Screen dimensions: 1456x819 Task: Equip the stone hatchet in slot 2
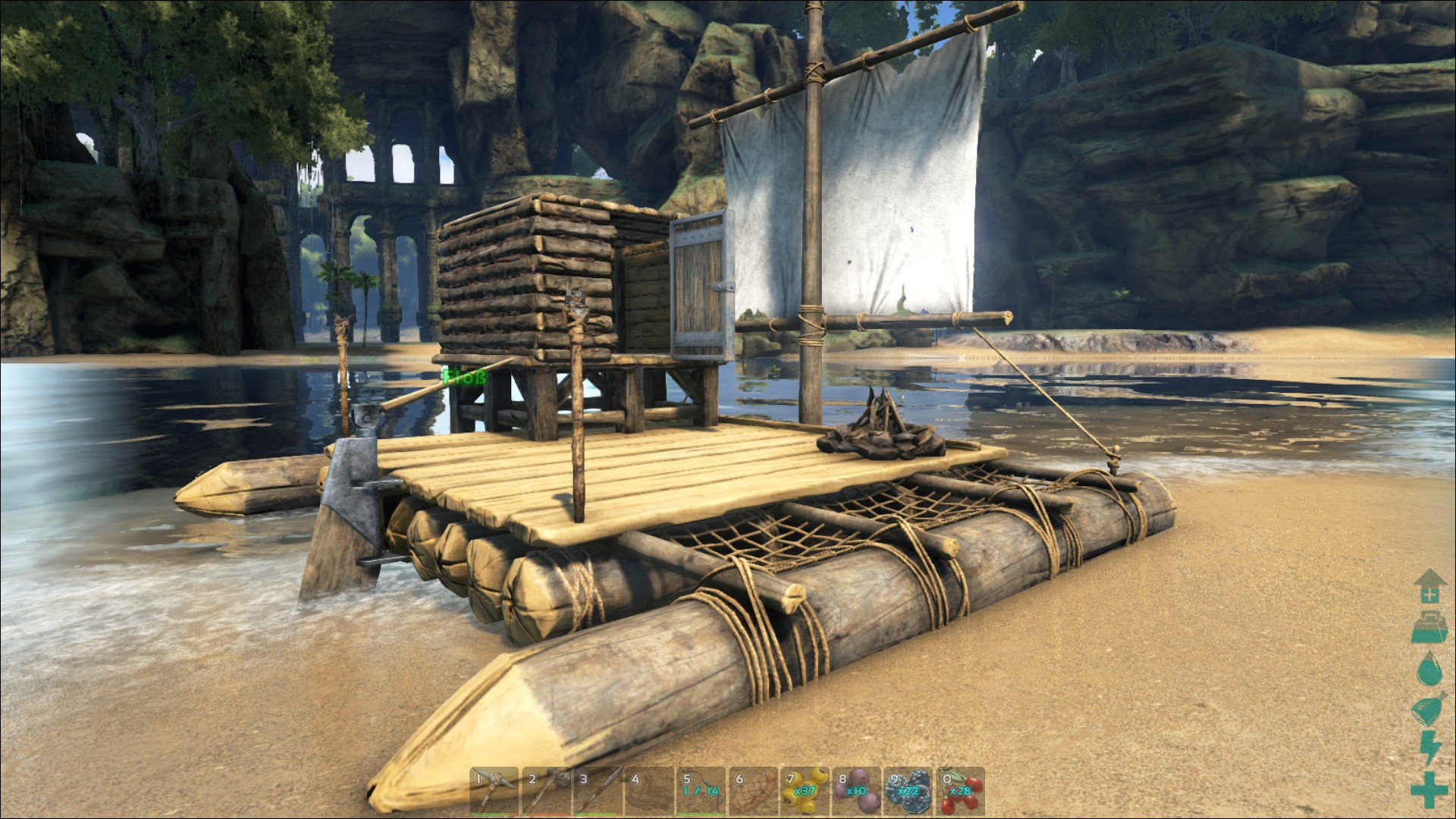coord(546,791)
